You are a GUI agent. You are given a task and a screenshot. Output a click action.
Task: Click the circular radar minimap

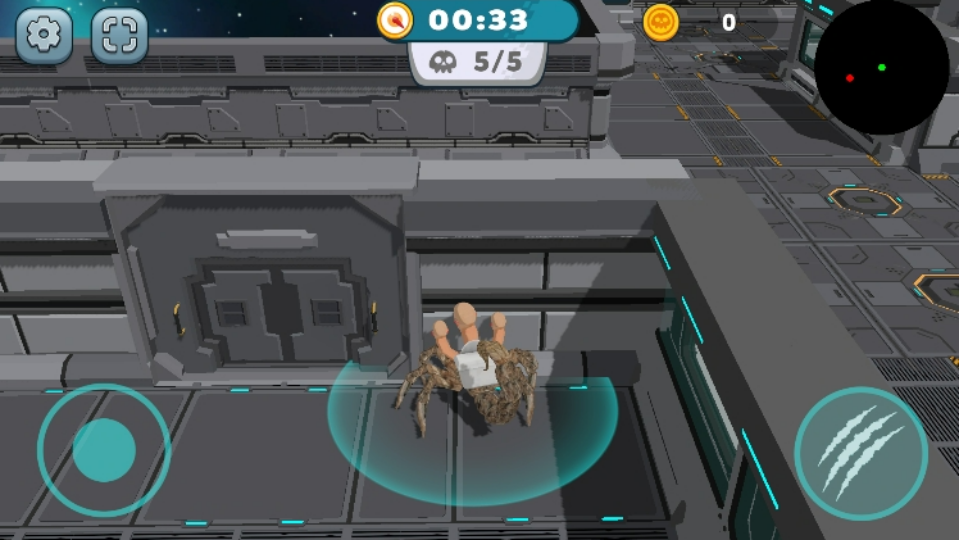pos(880,66)
